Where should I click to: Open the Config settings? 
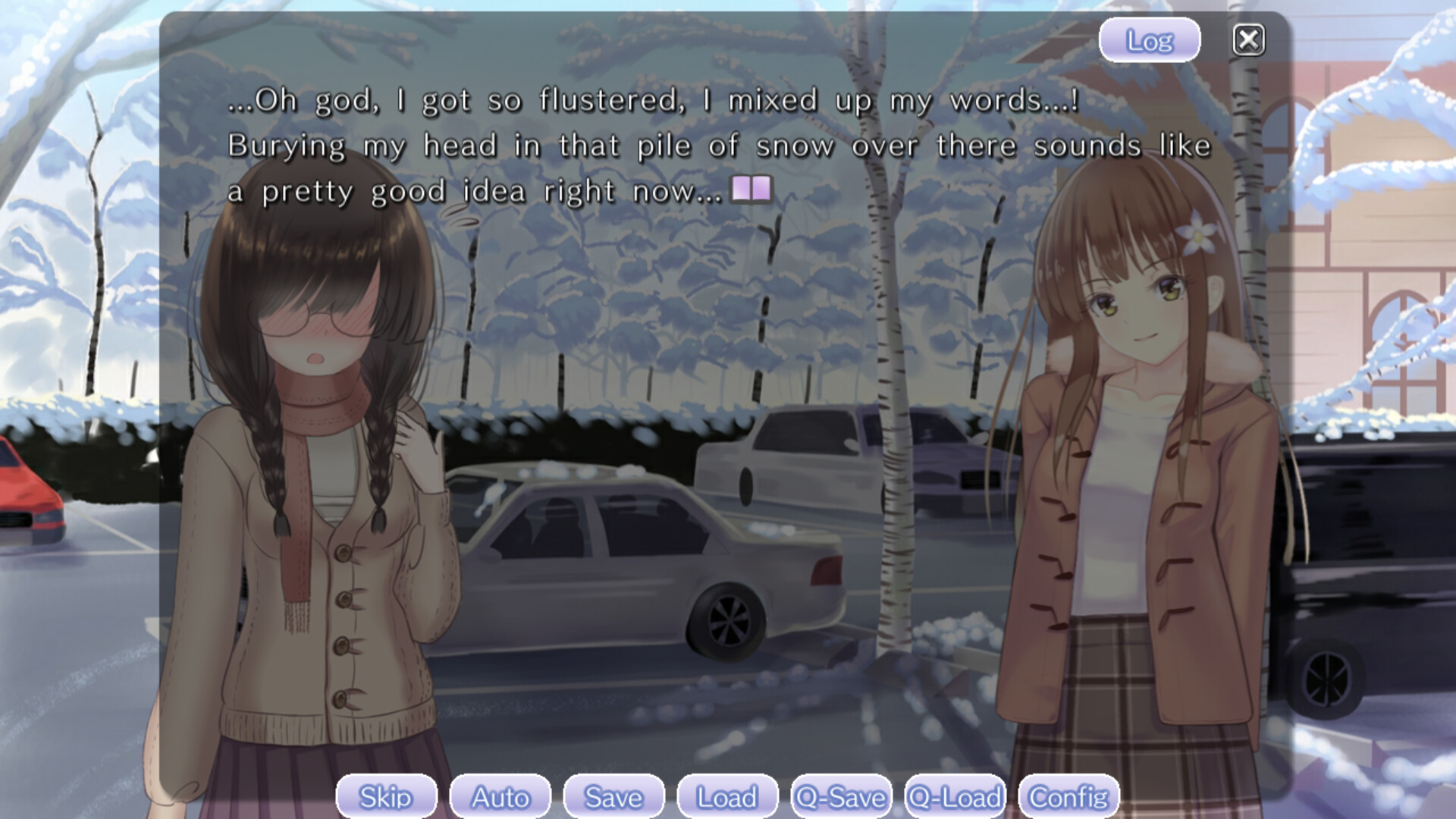click(x=1068, y=796)
